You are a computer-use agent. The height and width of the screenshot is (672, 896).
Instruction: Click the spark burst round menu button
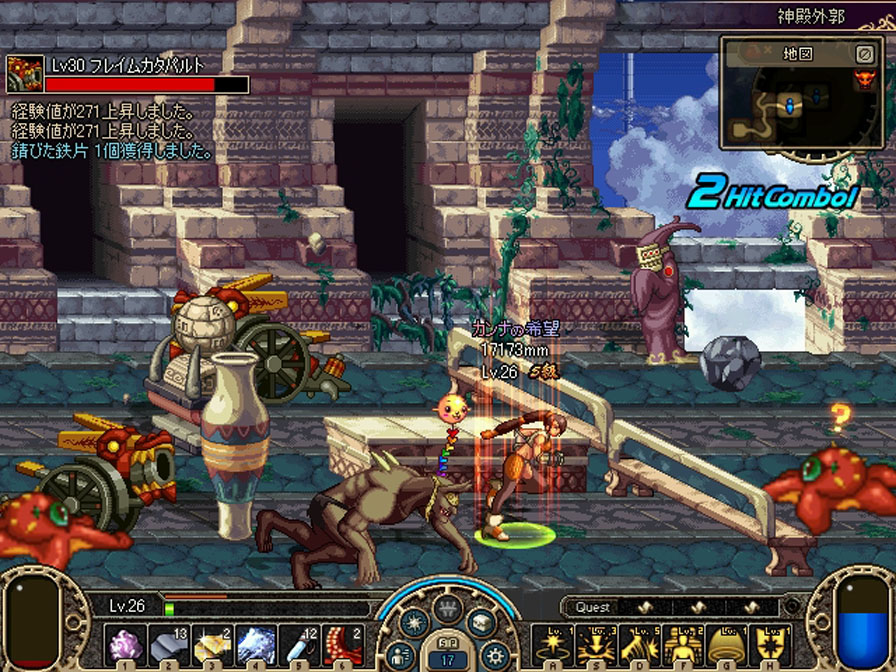point(413,624)
